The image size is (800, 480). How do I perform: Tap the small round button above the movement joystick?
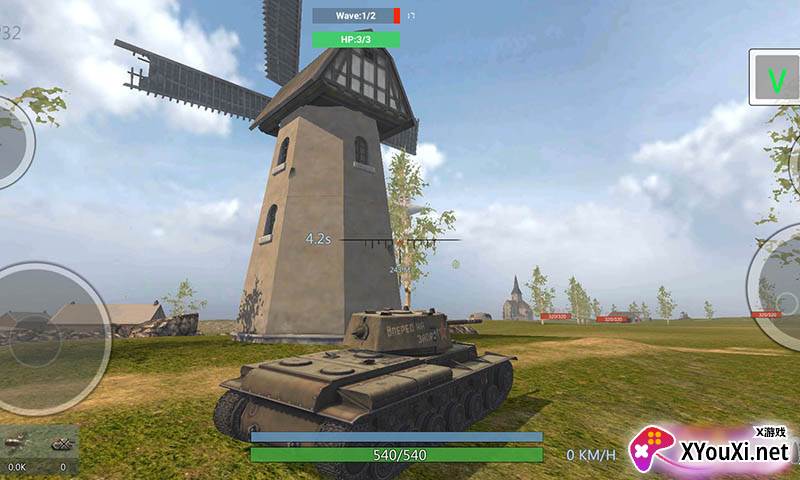12,142
